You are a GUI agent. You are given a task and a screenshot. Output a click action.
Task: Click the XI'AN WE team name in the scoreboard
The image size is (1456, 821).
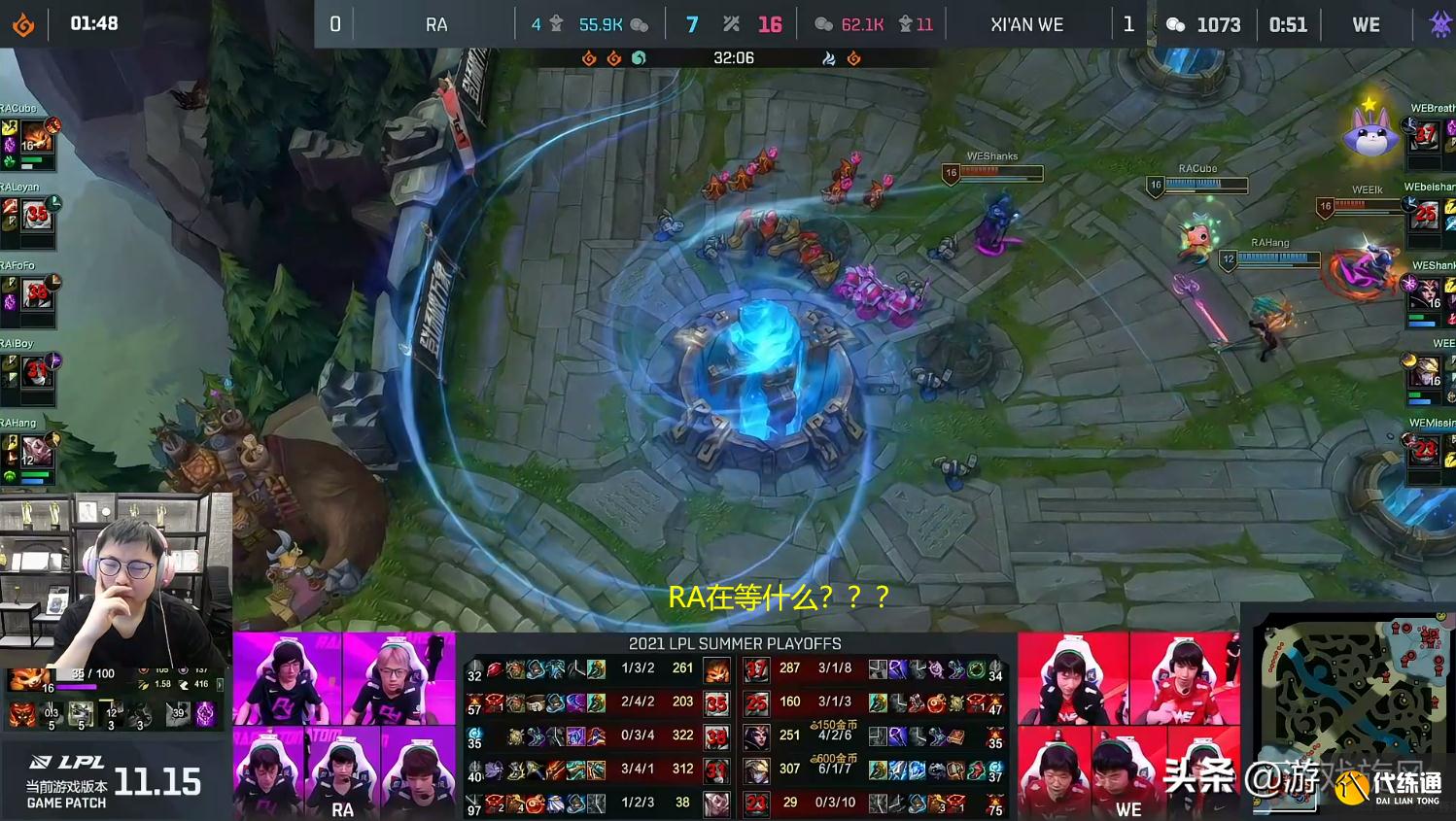pos(1027,24)
